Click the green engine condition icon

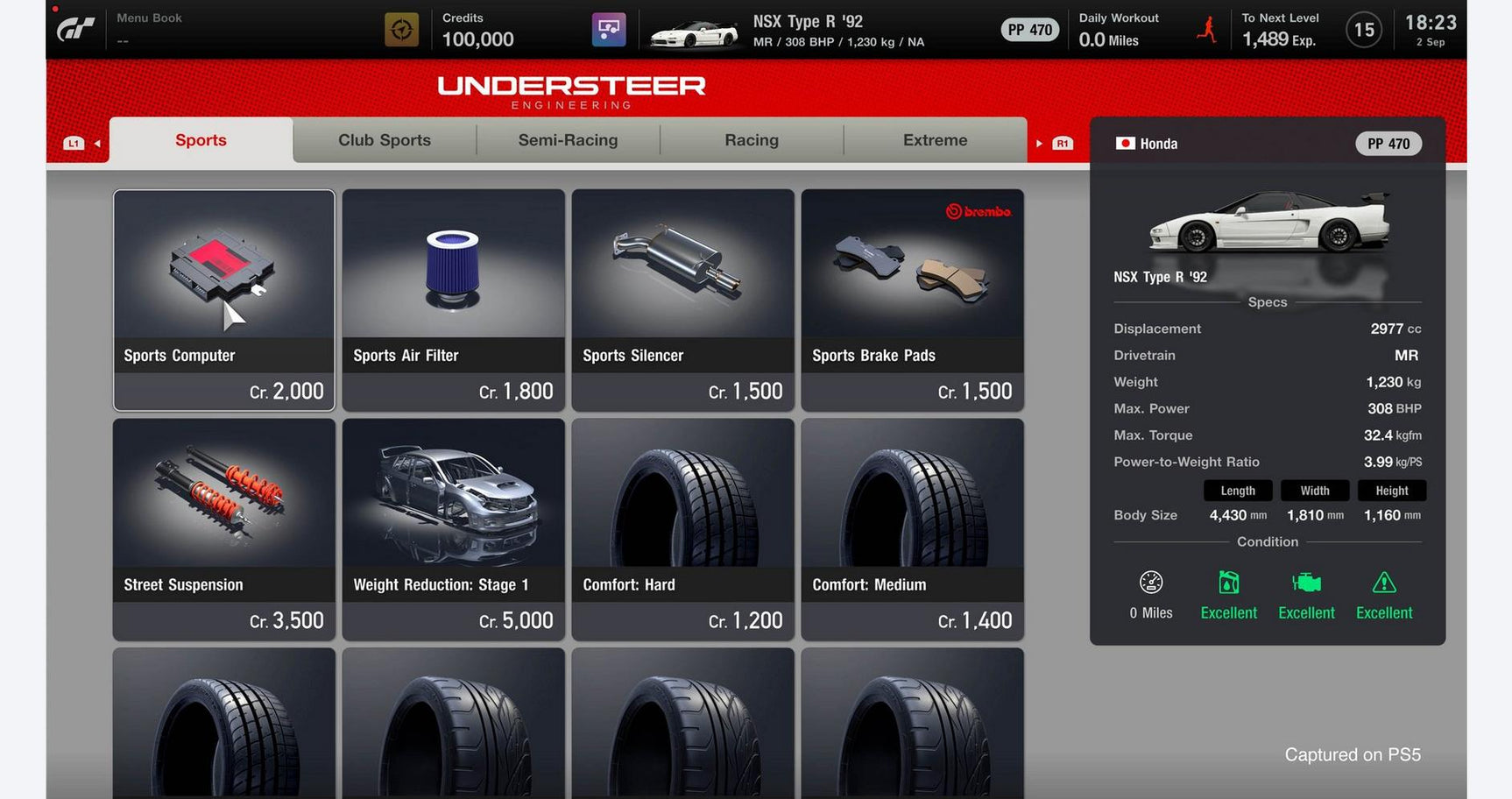coord(1306,581)
